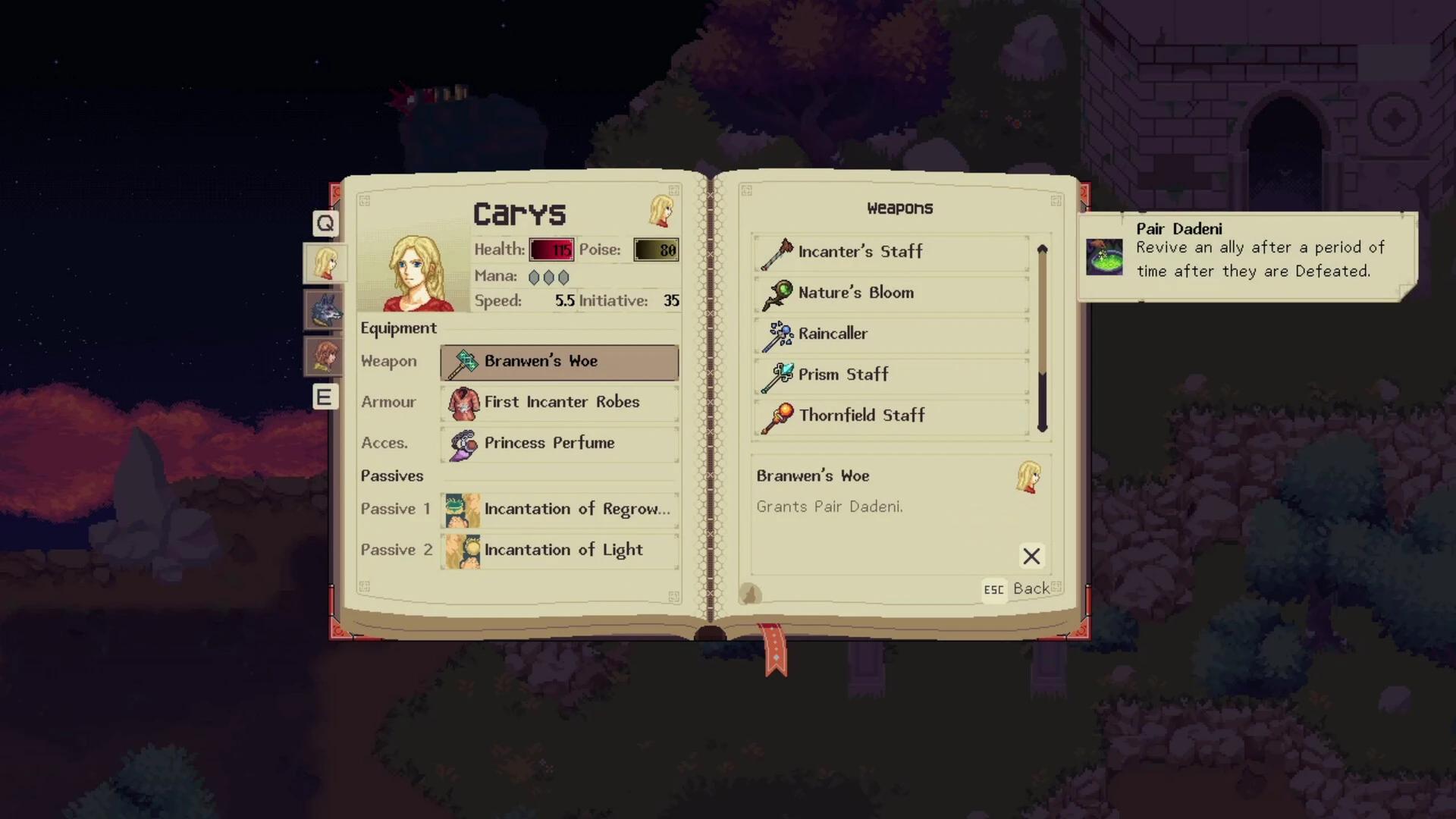The width and height of the screenshot is (1456, 819).
Task: Pick the Raincaller weapon
Action: pos(891,334)
